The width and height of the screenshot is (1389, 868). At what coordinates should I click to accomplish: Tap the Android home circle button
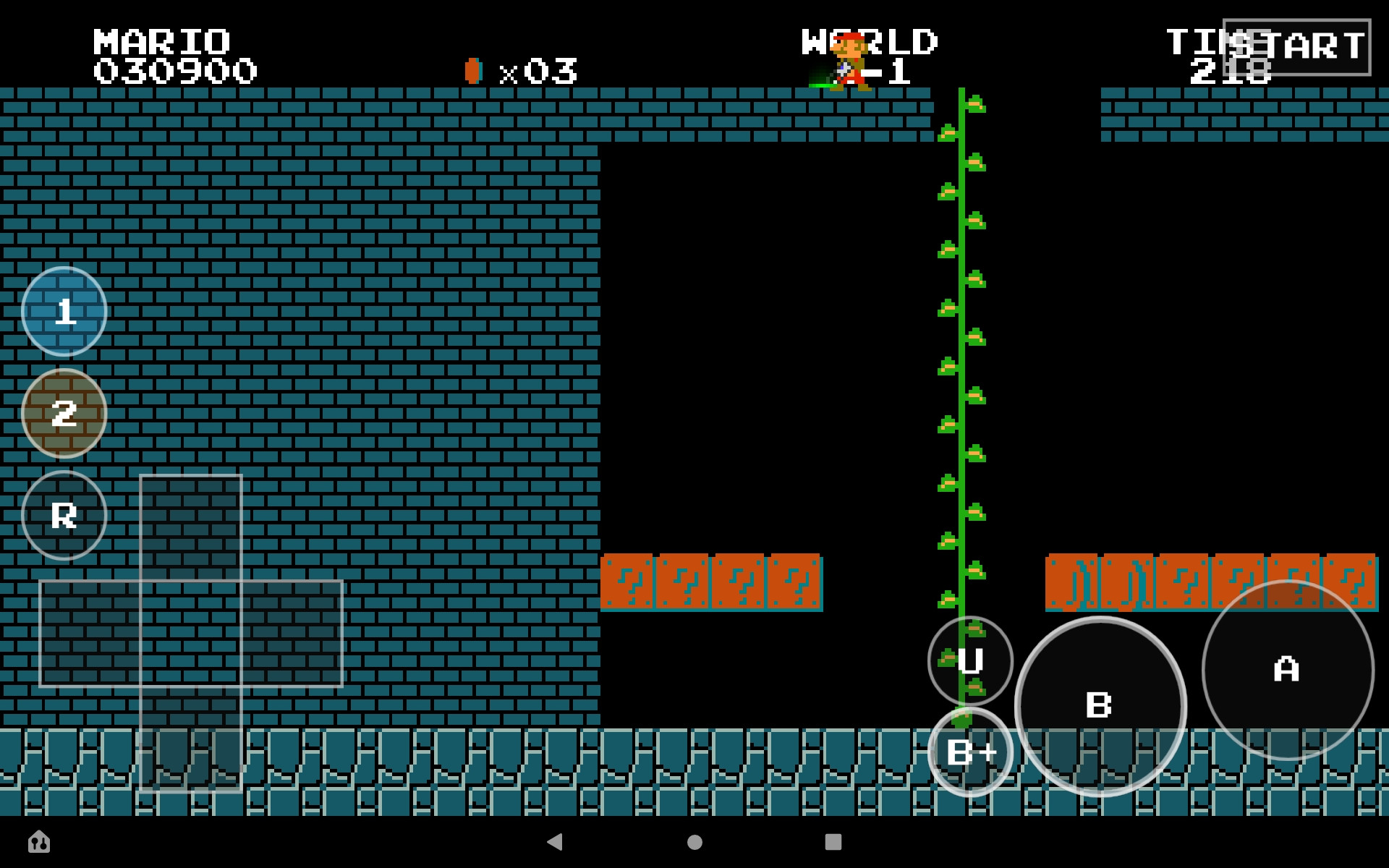[x=694, y=843]
